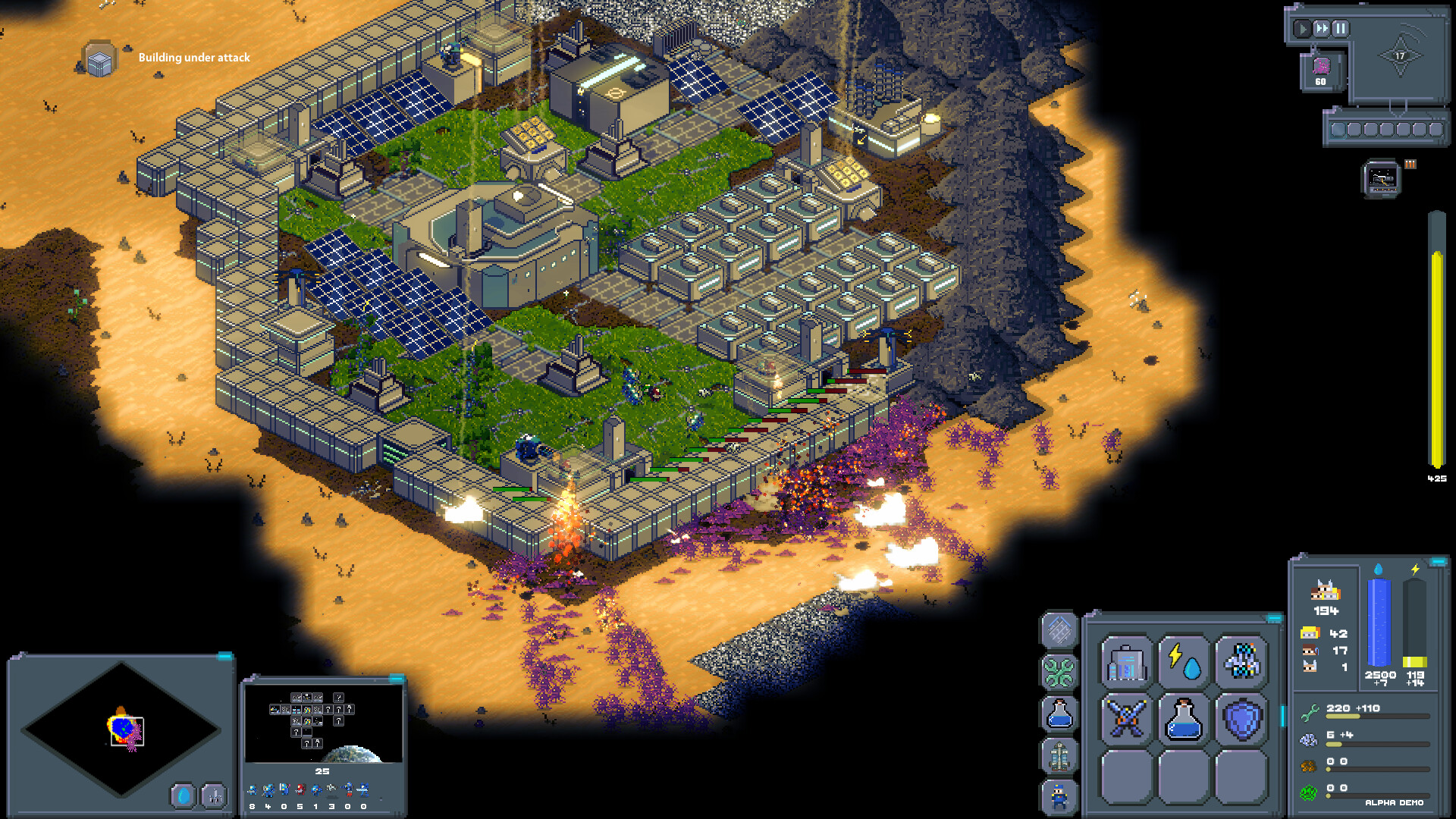Select the backpack upgrade icon
The width and height of the screenshot is (1456, 819).
tap(1126, 664)
